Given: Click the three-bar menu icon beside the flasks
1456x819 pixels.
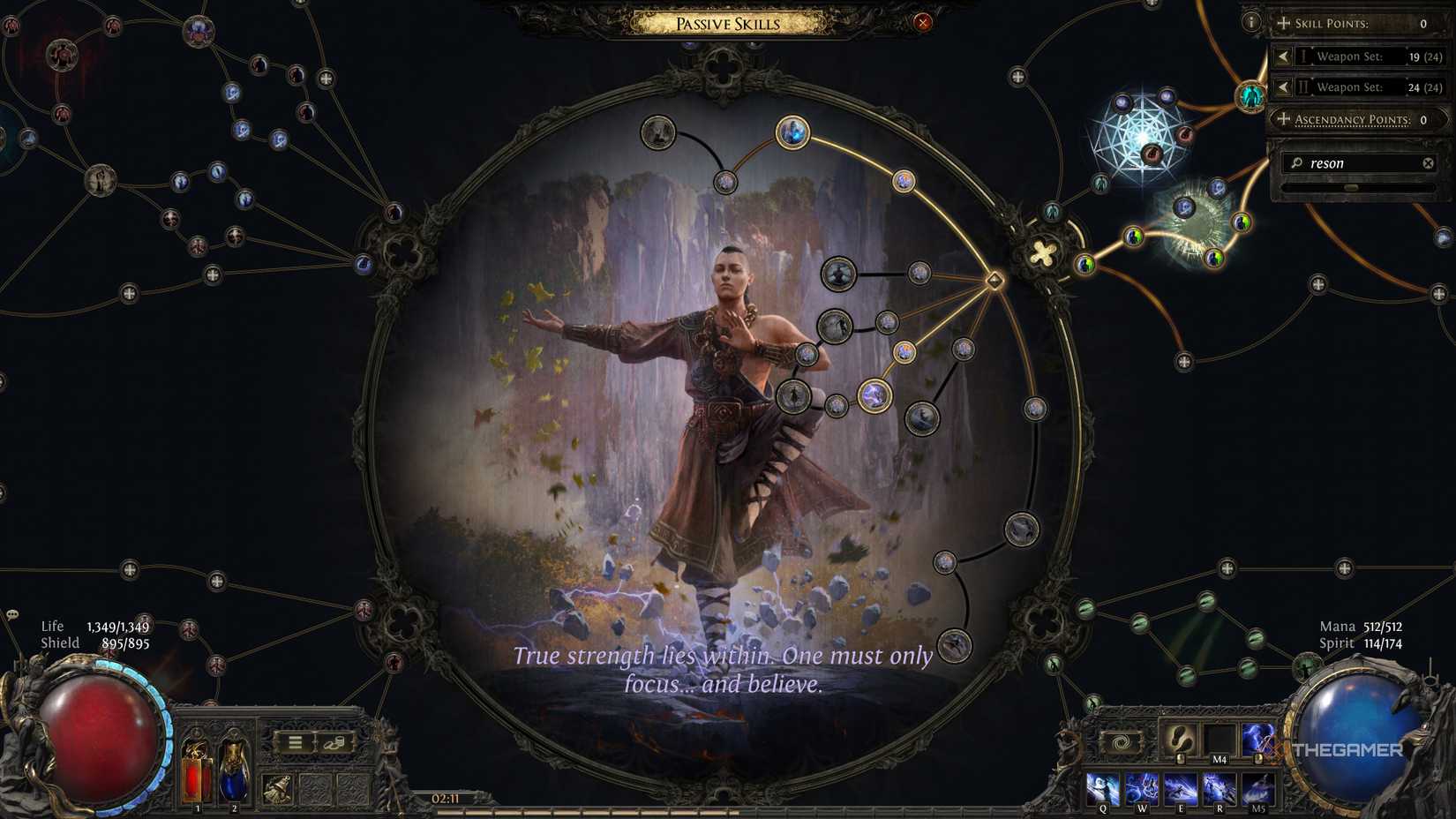Looking at the screenshot, I should (294, 742).
